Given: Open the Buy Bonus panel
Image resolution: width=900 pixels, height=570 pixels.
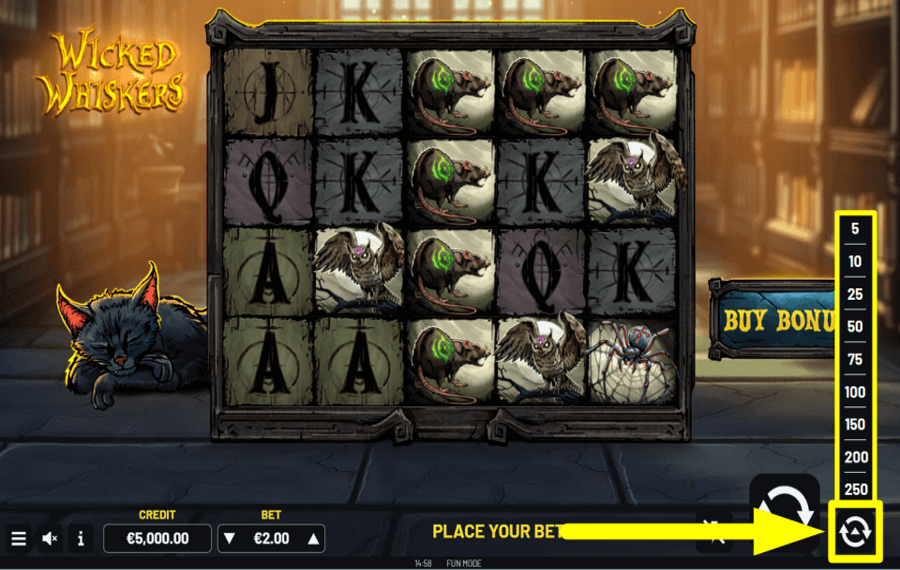Looking at the screenshot, I should [x=772, y=319].
